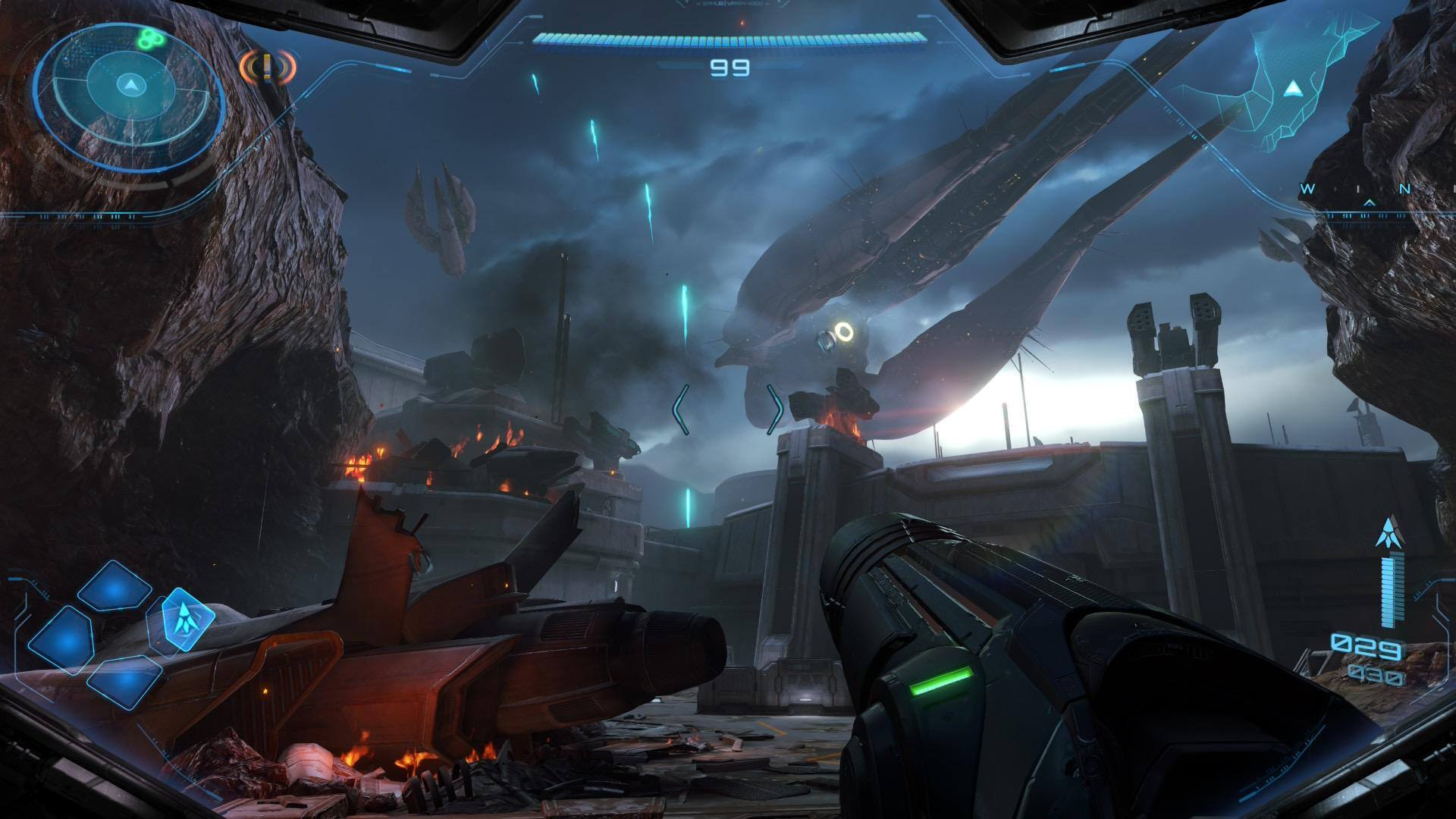Click the missile icon above the ammo gauge
Image resolution: width=1456 pixels, height=819 pixels.
click(x=1388, y=533)
